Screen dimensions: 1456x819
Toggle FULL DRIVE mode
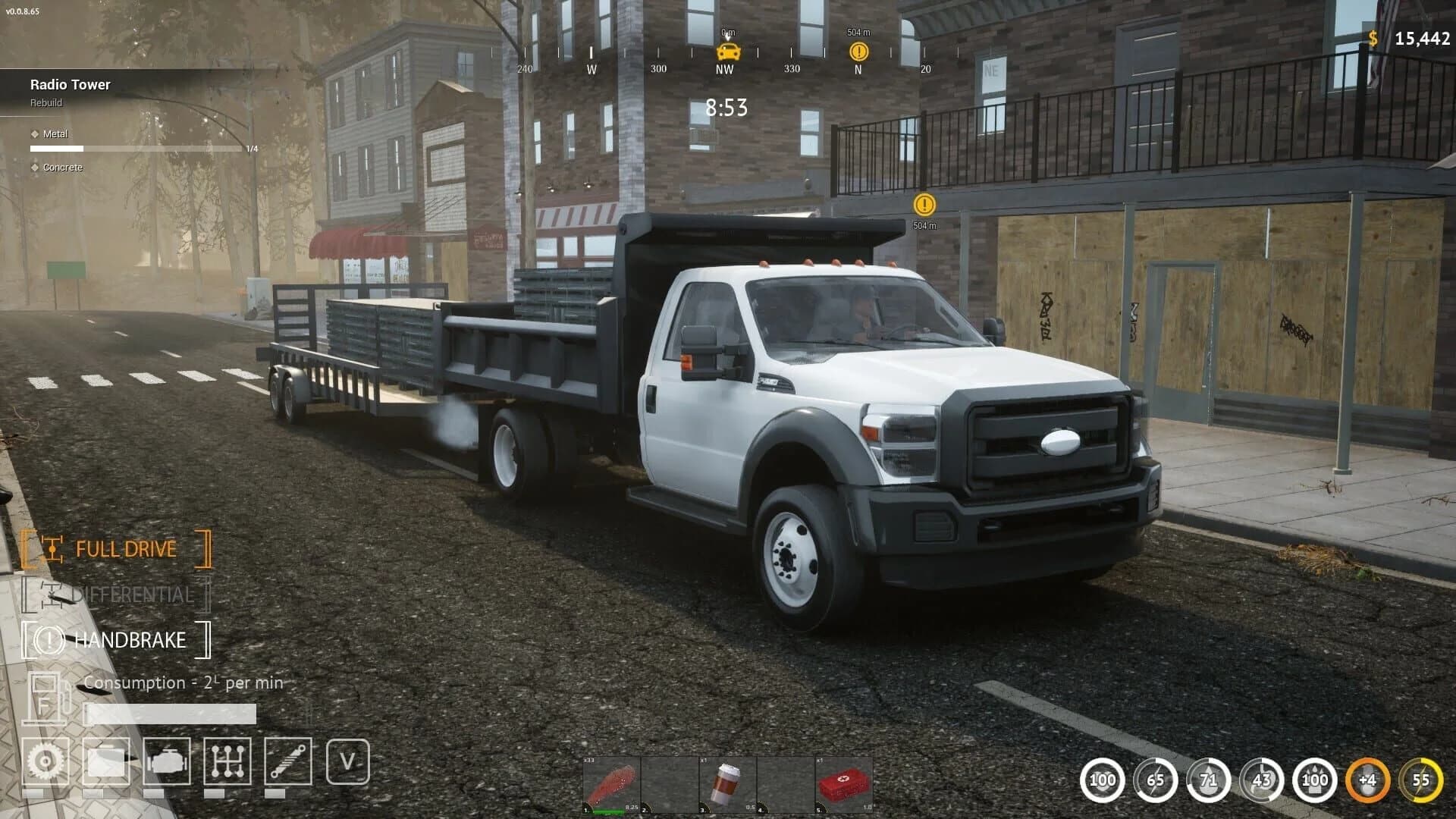[x=126, y=548]
